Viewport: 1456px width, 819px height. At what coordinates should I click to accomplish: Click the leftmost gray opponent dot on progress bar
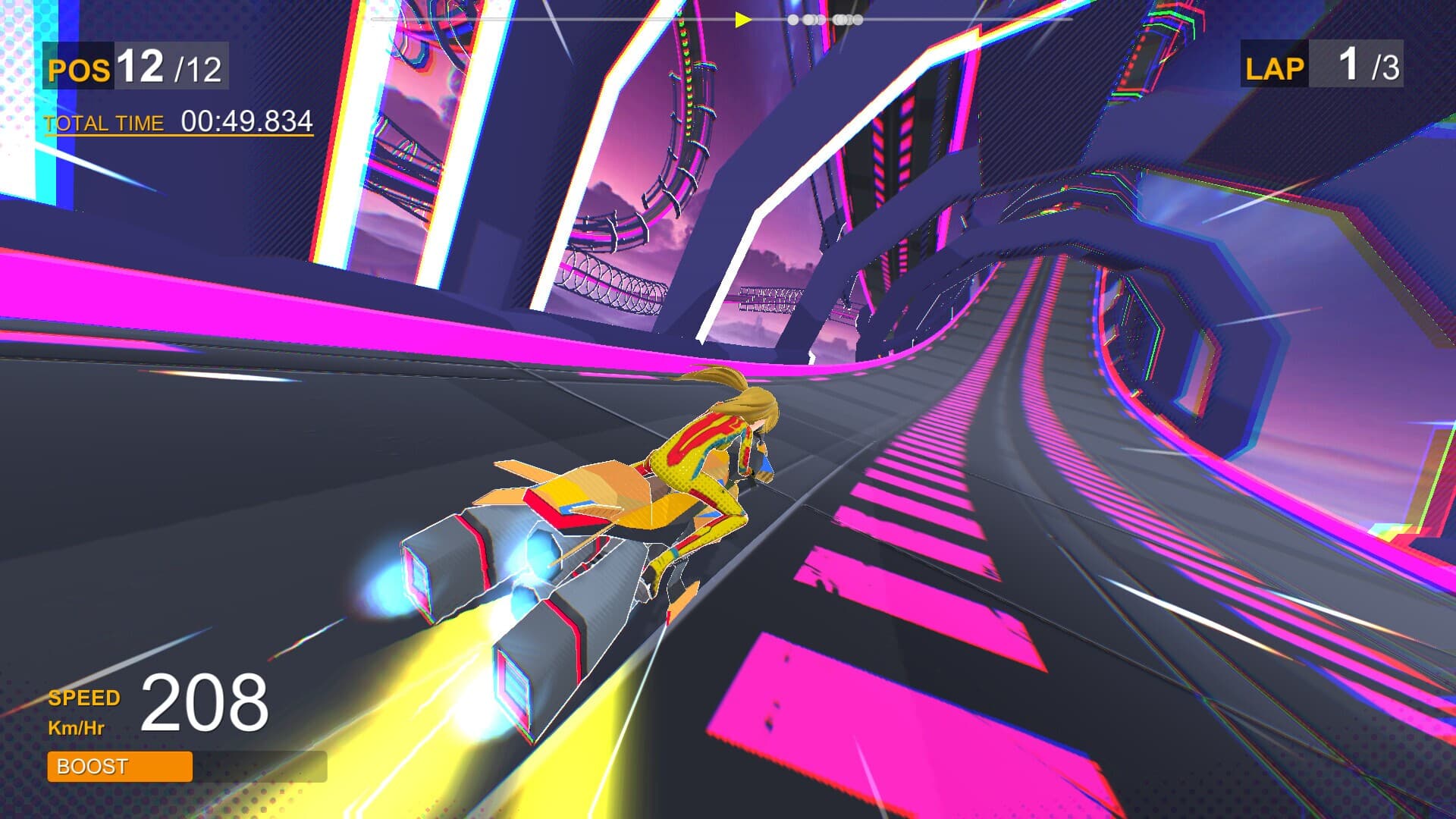[793, 20]
